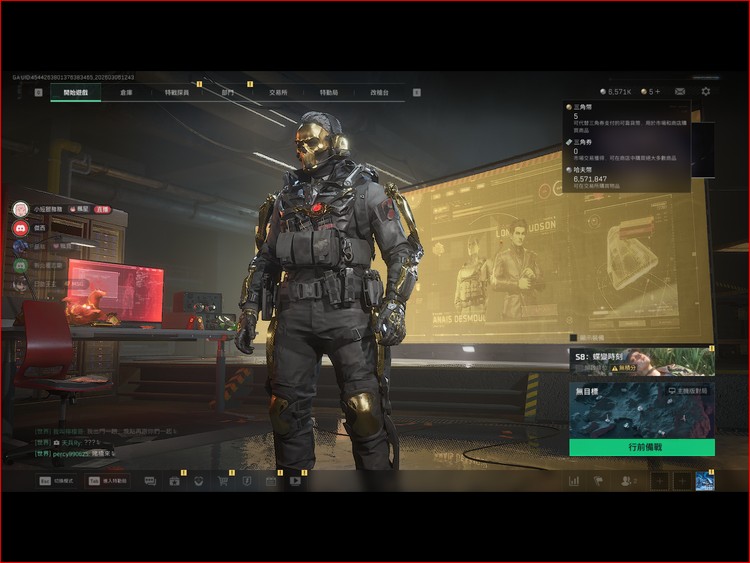Click the green 行前備戰 button

[642, 447]
